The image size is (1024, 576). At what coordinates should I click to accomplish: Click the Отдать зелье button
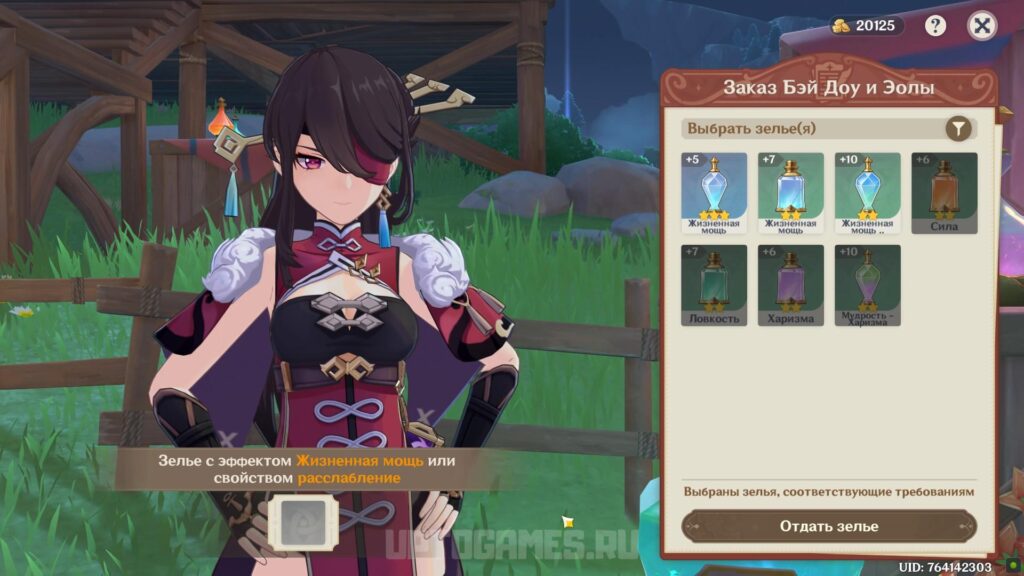coord(829,526)
